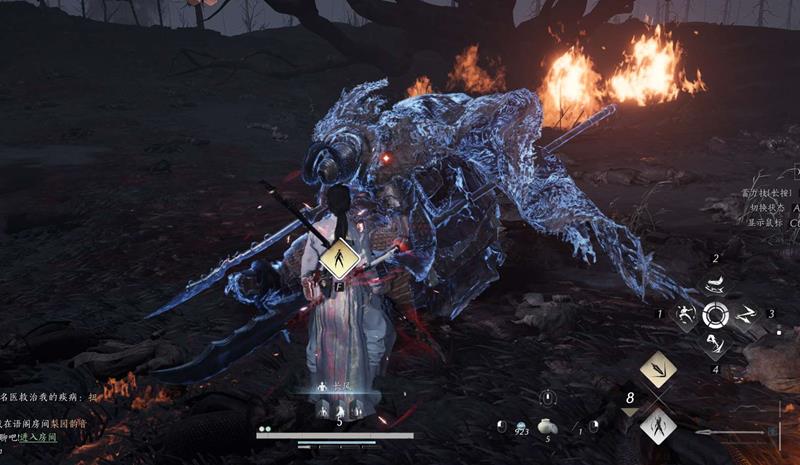Use the skill icon in slot 2
The image size is (800, 465).
[715, 285]
